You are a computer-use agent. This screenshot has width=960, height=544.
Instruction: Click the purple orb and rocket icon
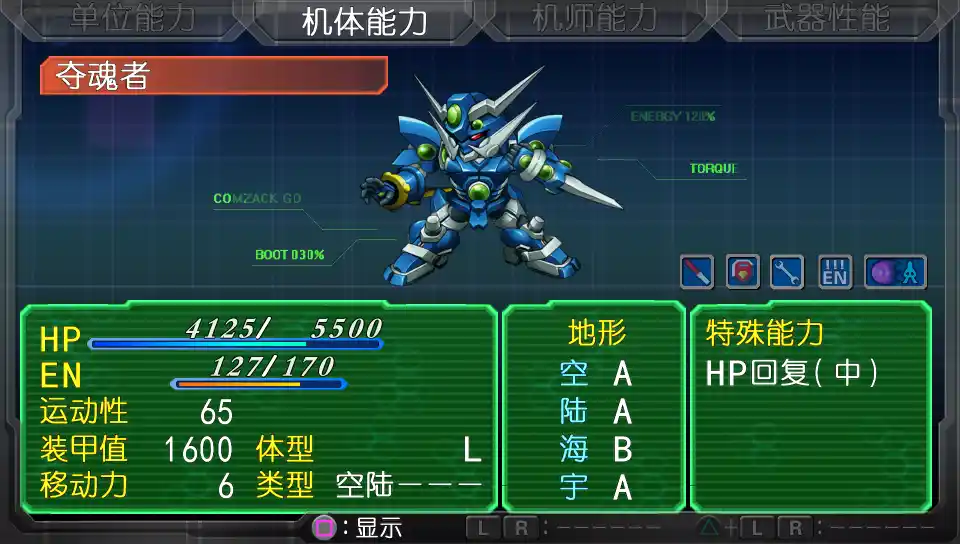895,271
